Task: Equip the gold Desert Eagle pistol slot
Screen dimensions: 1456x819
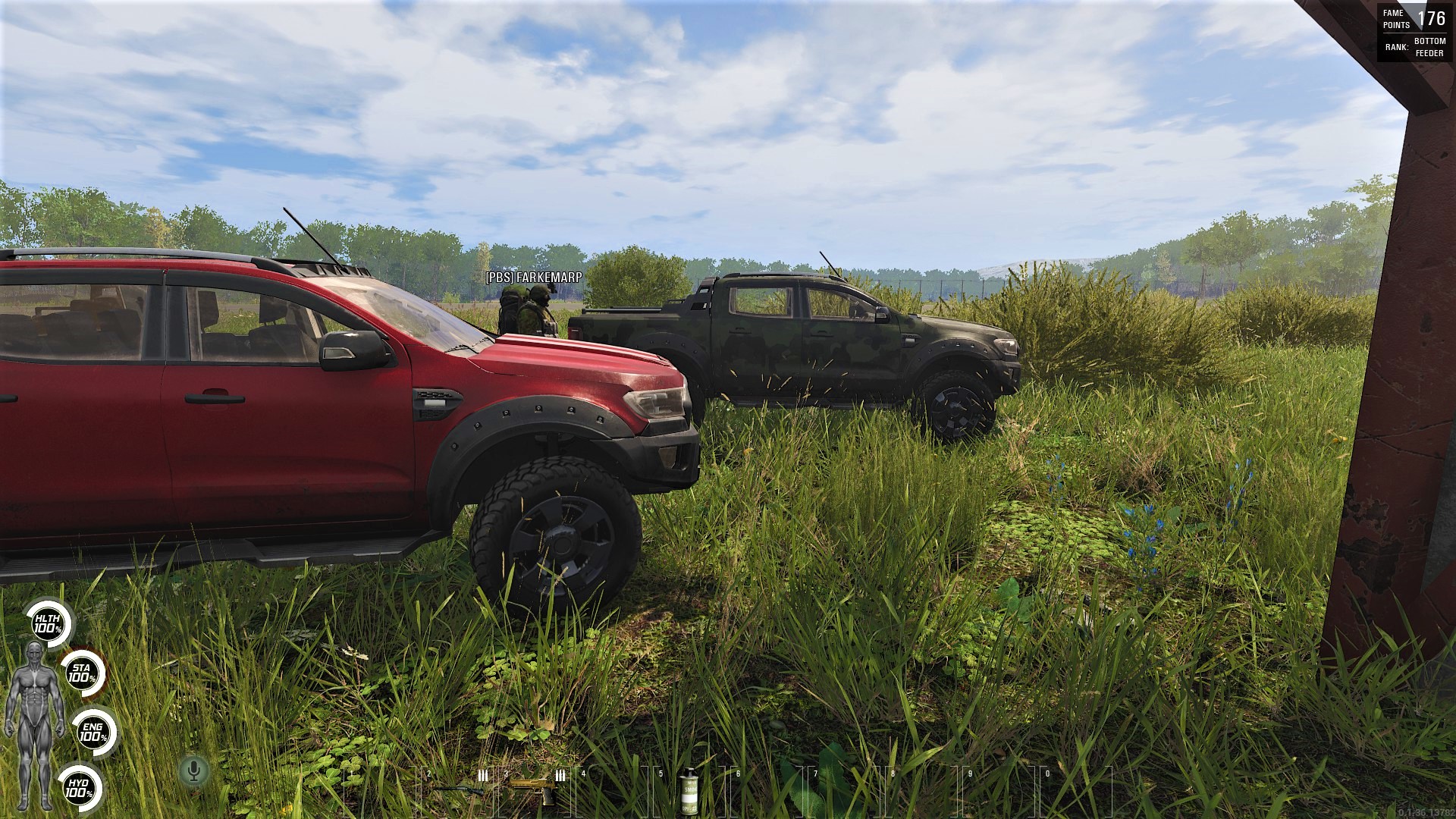Action: pos(535,789)
